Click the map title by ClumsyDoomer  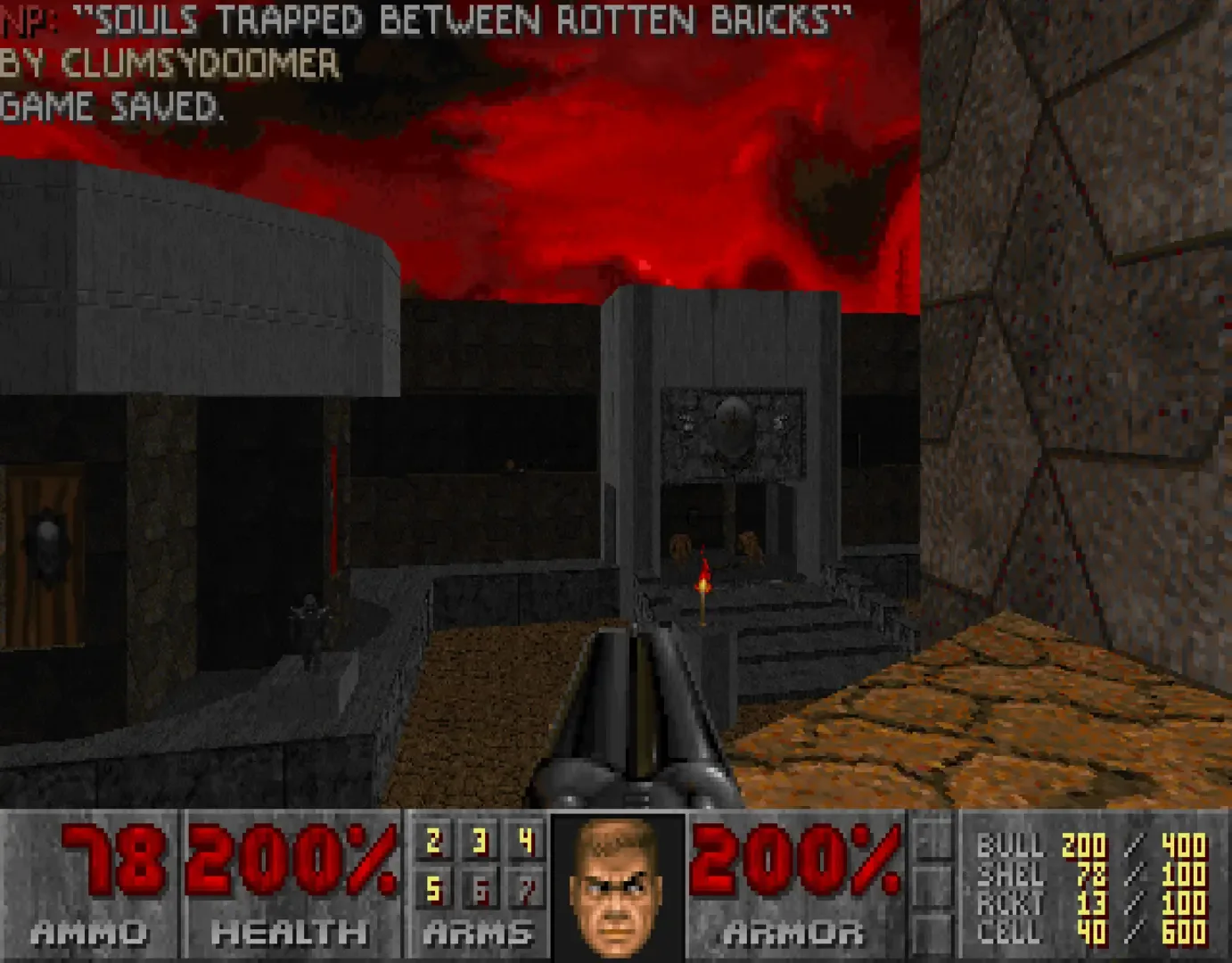[419, 20]
